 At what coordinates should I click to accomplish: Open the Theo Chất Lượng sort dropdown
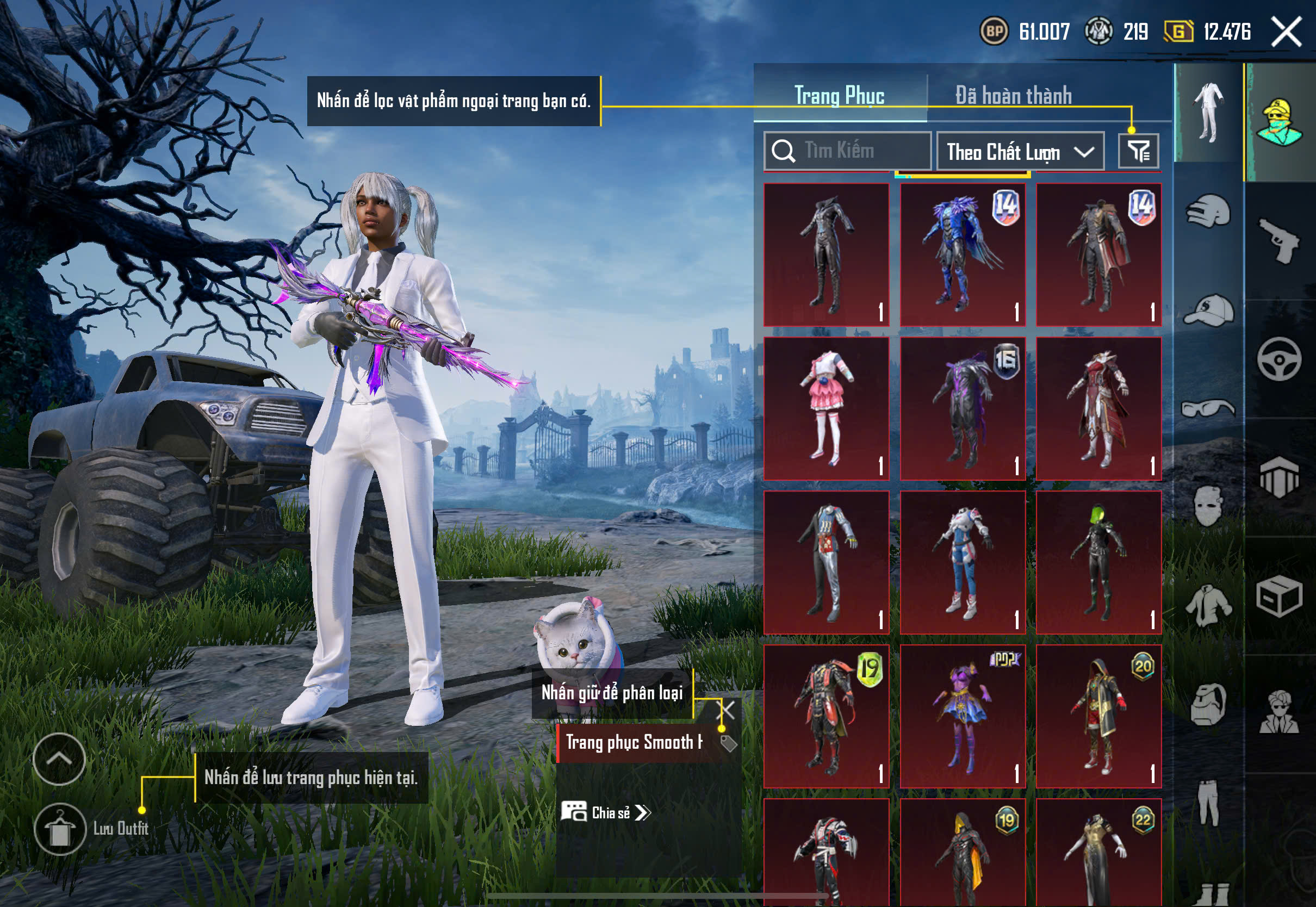(1020, 152)
